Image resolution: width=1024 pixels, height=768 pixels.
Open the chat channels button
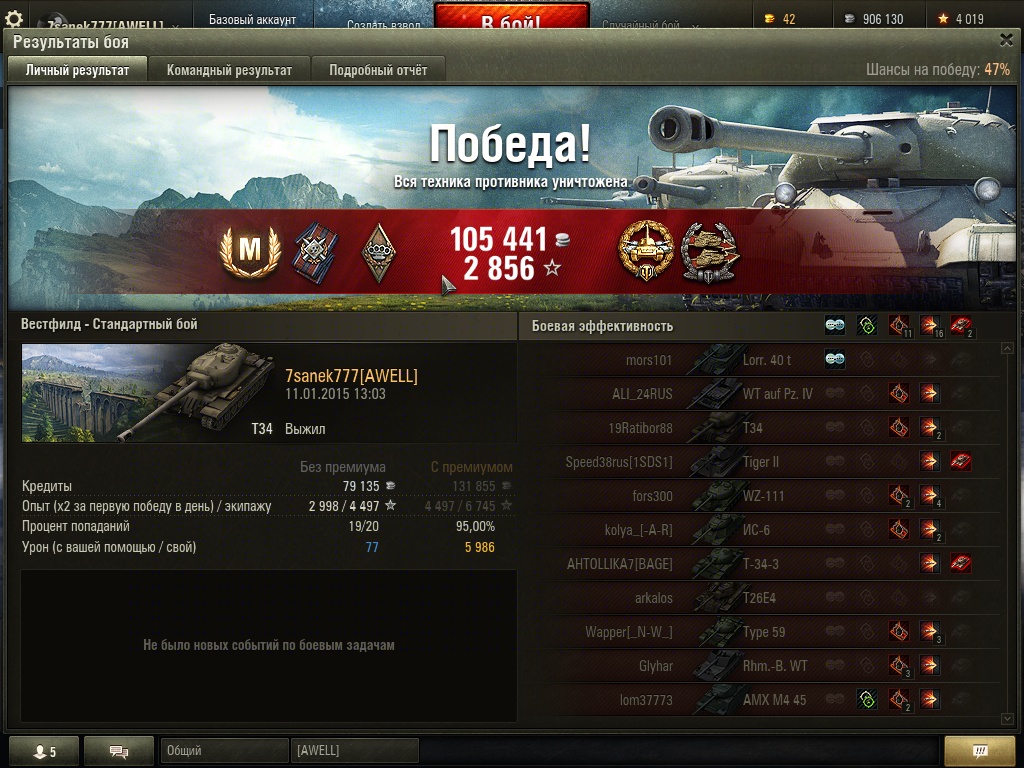[118, 751]
